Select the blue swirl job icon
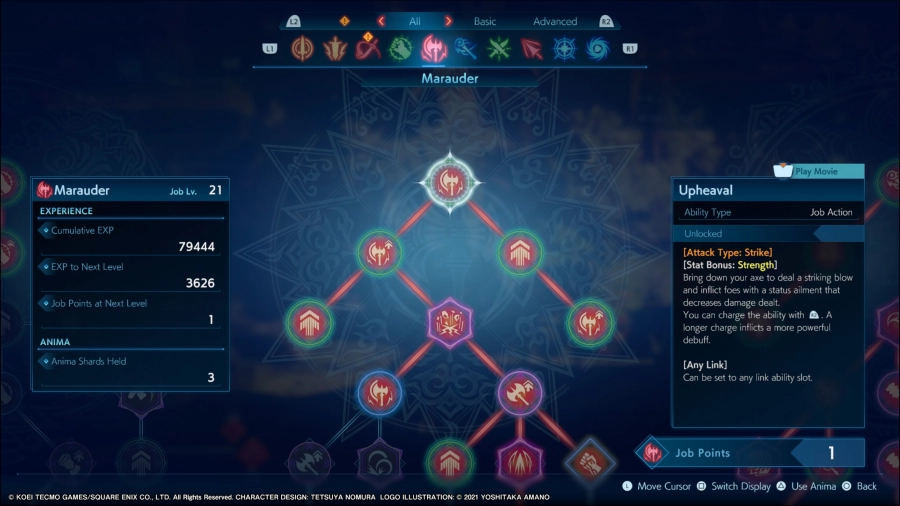Screen dimensions: 900x506 click(597, 48)
